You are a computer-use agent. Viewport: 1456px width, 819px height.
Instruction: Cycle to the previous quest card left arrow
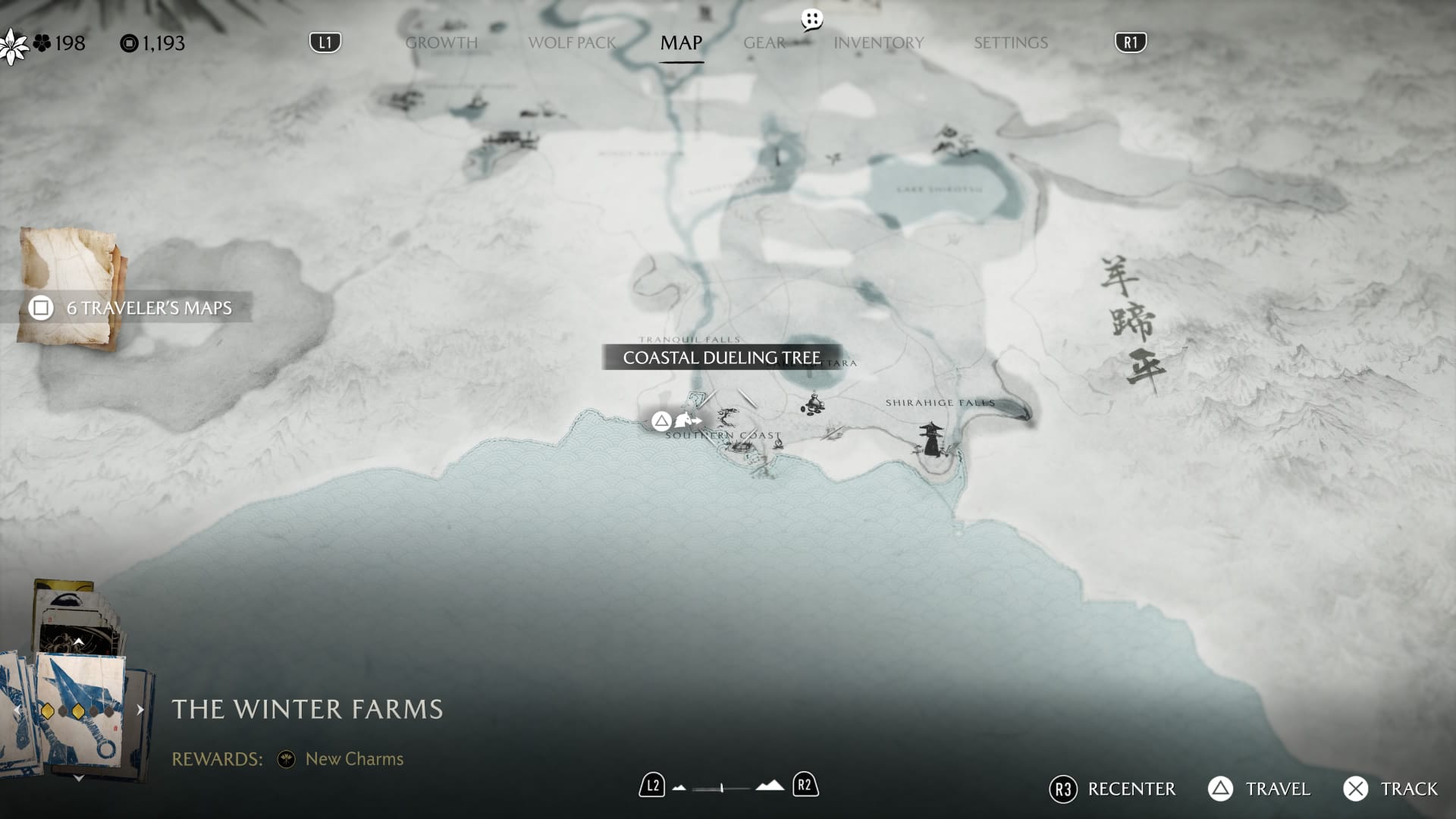[x=17, y=711]
